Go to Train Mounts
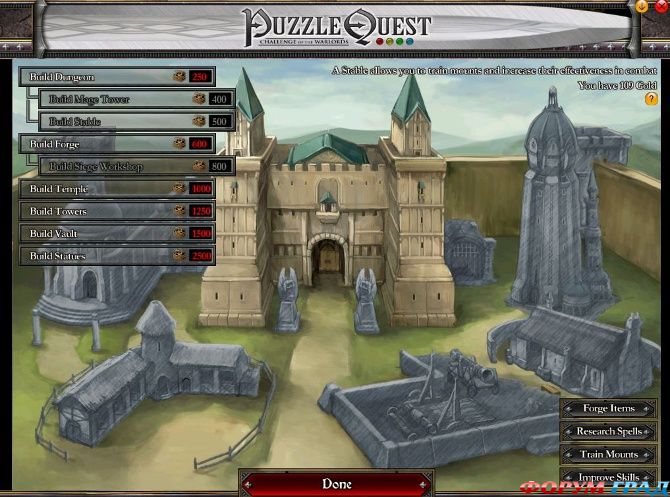This screenshot has height=497, width=670. [x=610, y=455]
